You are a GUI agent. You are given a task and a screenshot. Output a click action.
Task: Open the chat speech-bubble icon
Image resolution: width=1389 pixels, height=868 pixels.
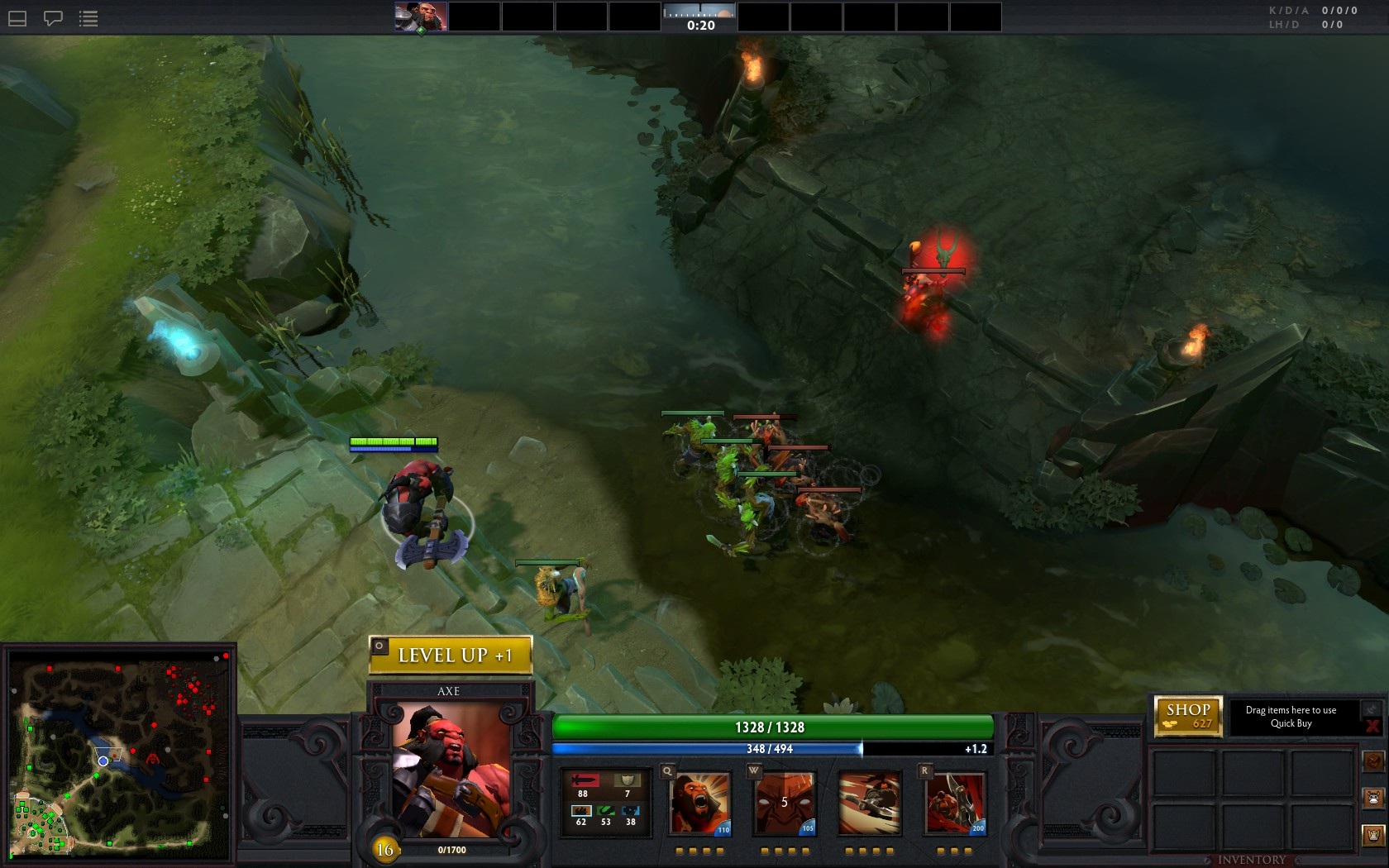pyautogui.click(x=53, y=18)
